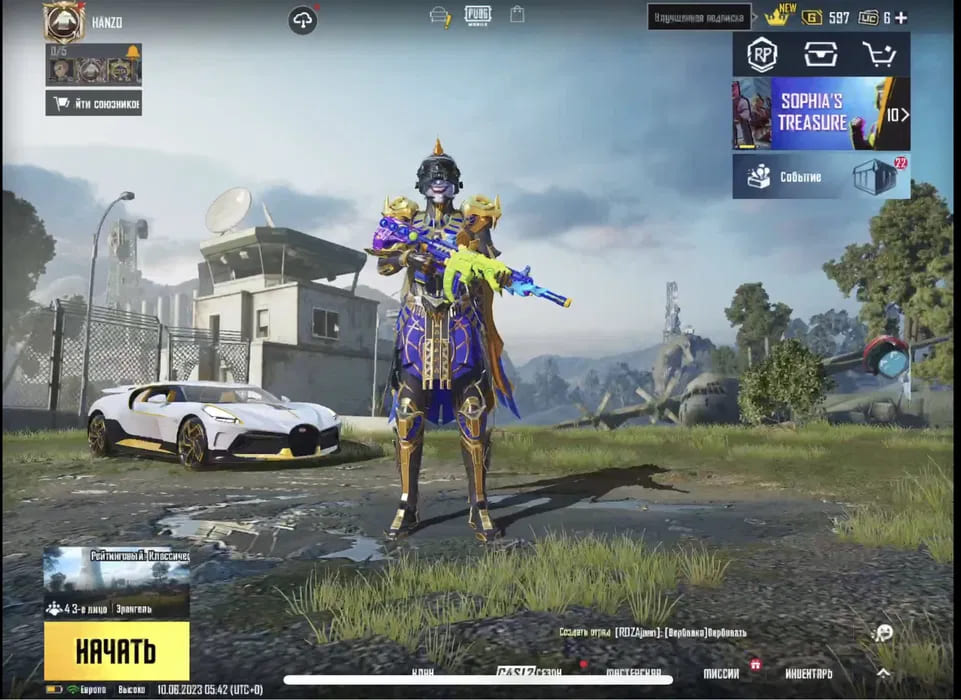Click the yellow НАЧАТЬ start button
This screenshot has width=961, height=700.
(116, 651)
